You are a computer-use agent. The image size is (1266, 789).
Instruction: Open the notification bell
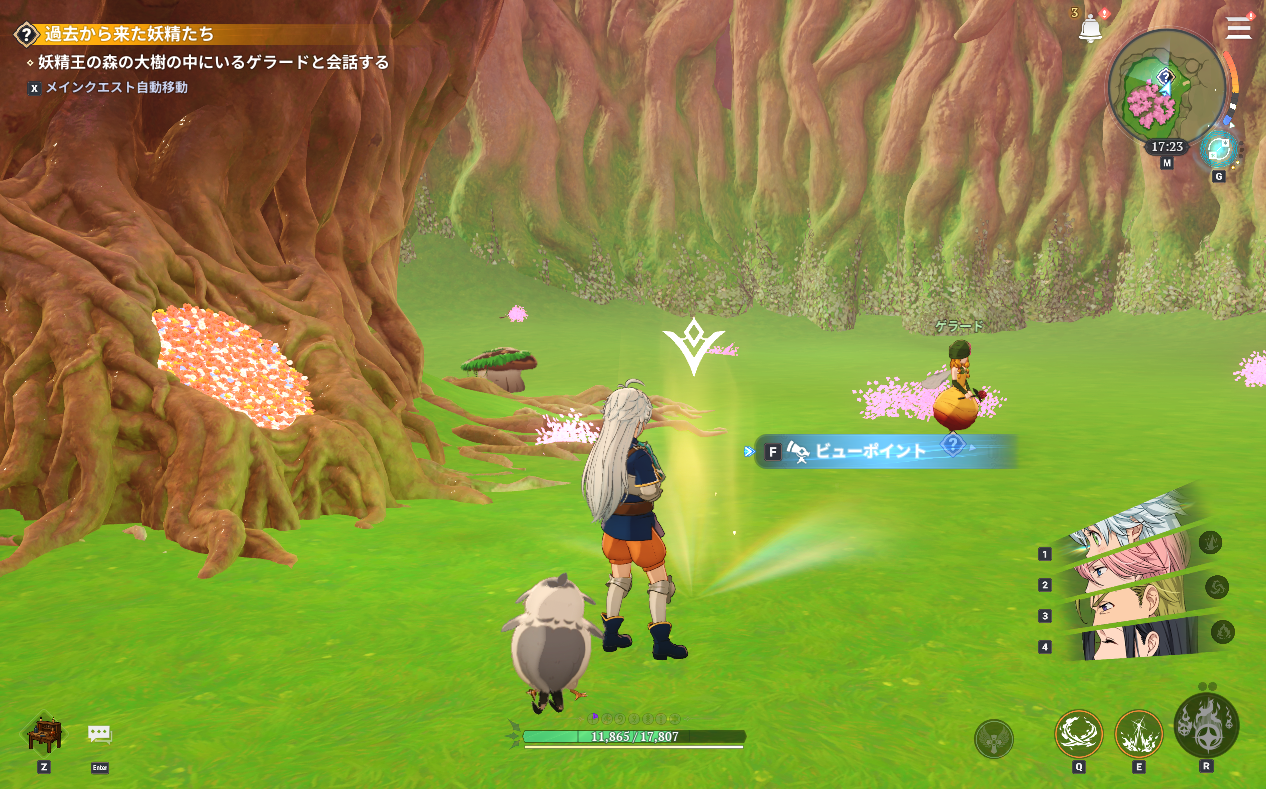(1090, 29)
